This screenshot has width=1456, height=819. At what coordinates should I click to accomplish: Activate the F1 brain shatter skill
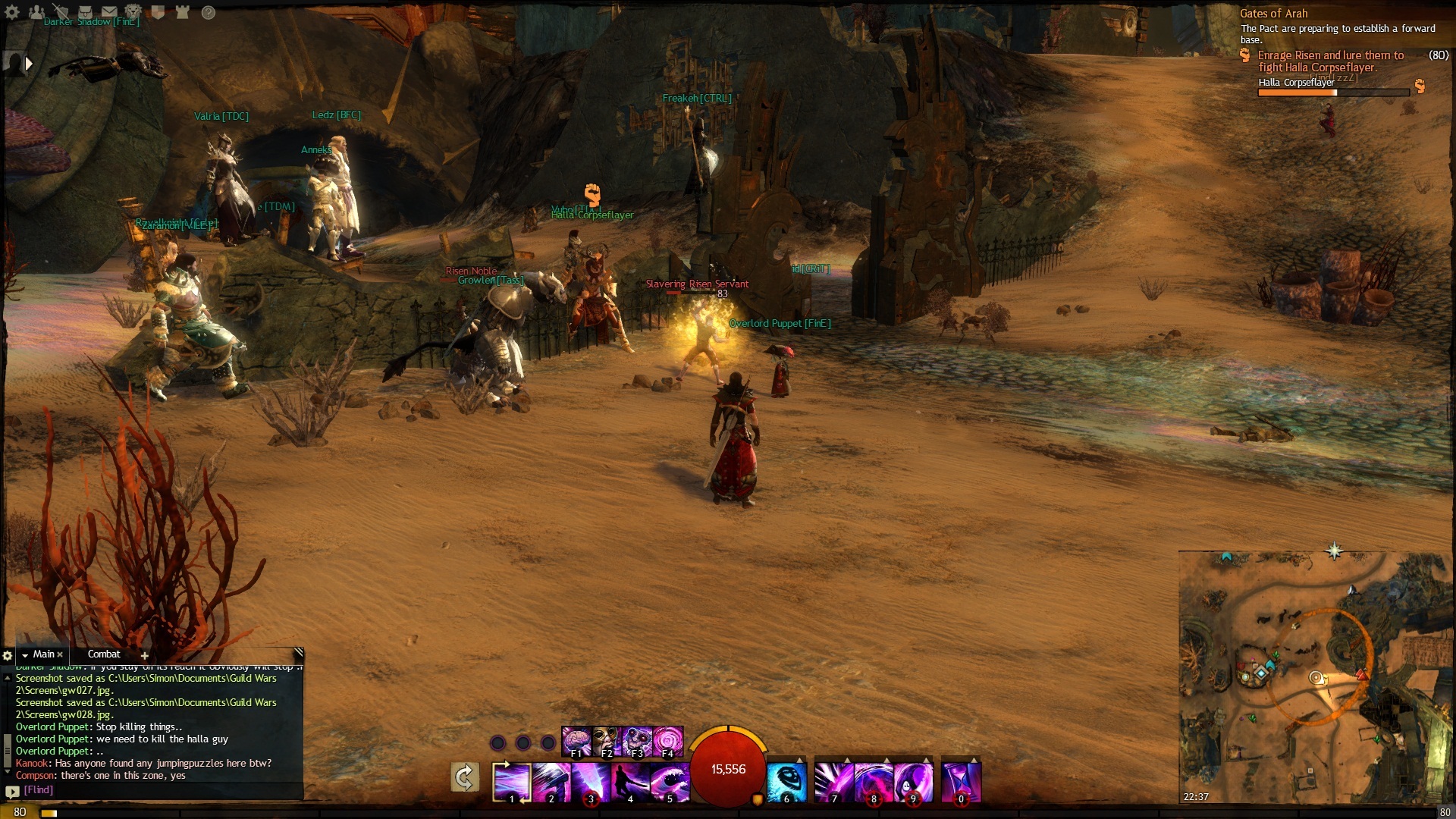pos(577,742)
